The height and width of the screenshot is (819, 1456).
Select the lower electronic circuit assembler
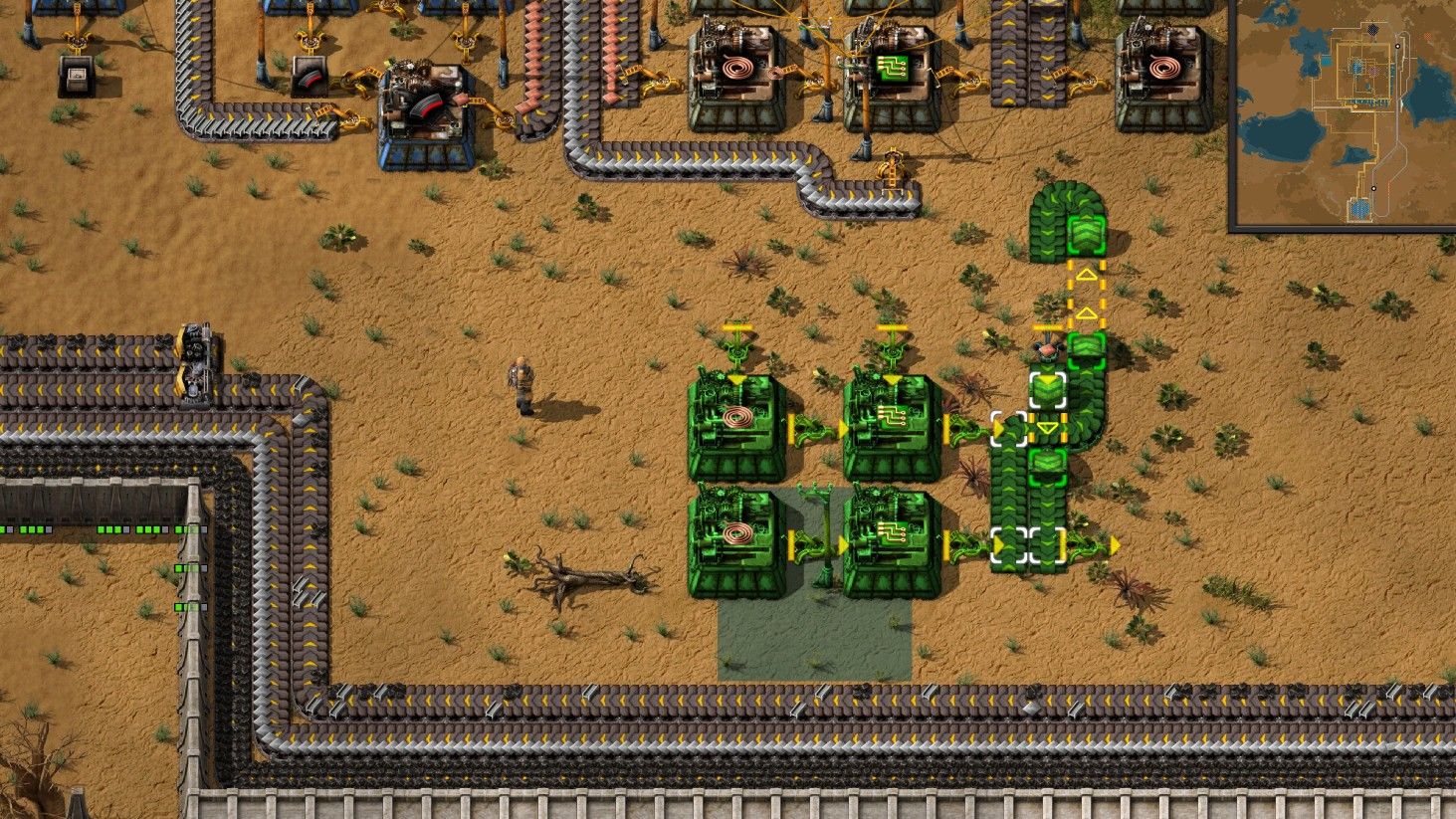894,542
